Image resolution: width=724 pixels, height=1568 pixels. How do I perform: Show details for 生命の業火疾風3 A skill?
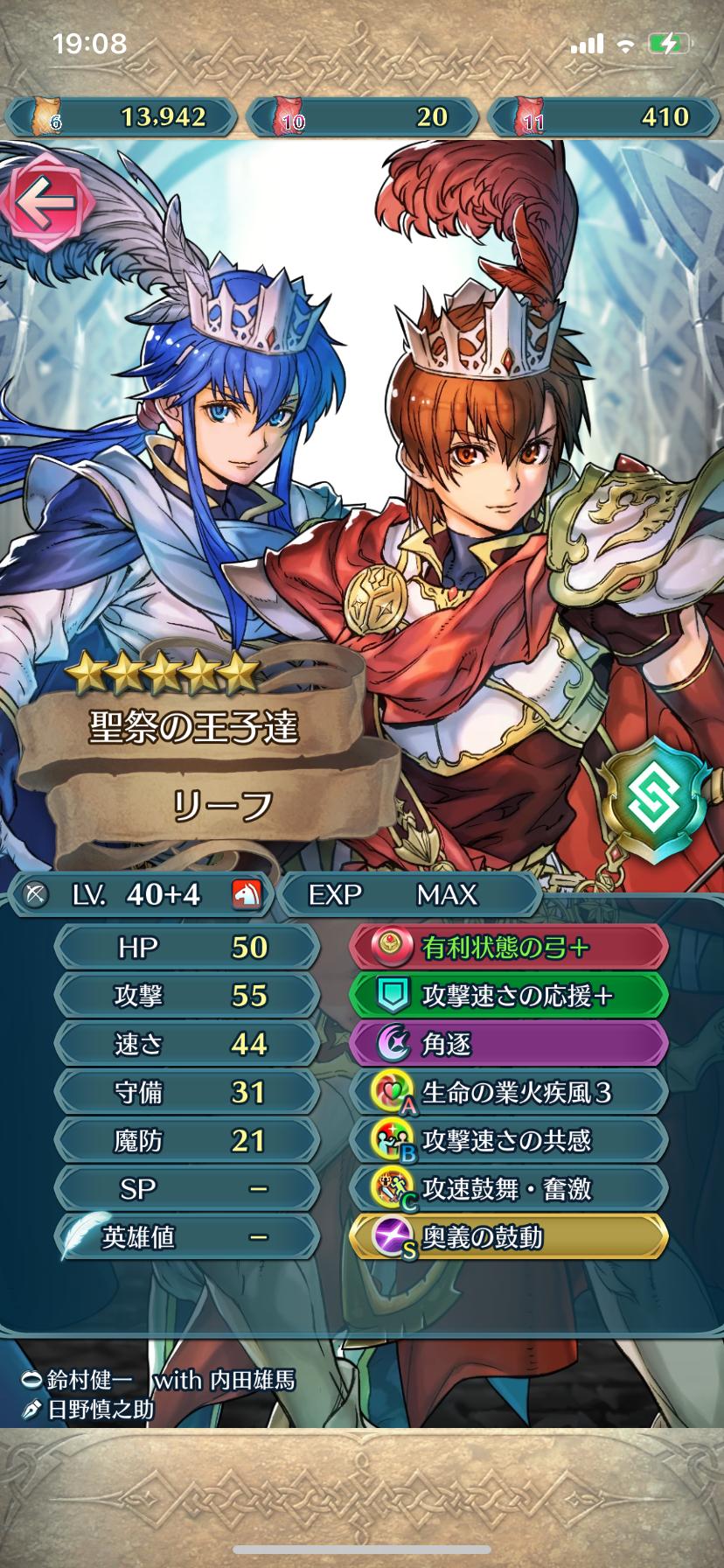[x=509, y=1092]
